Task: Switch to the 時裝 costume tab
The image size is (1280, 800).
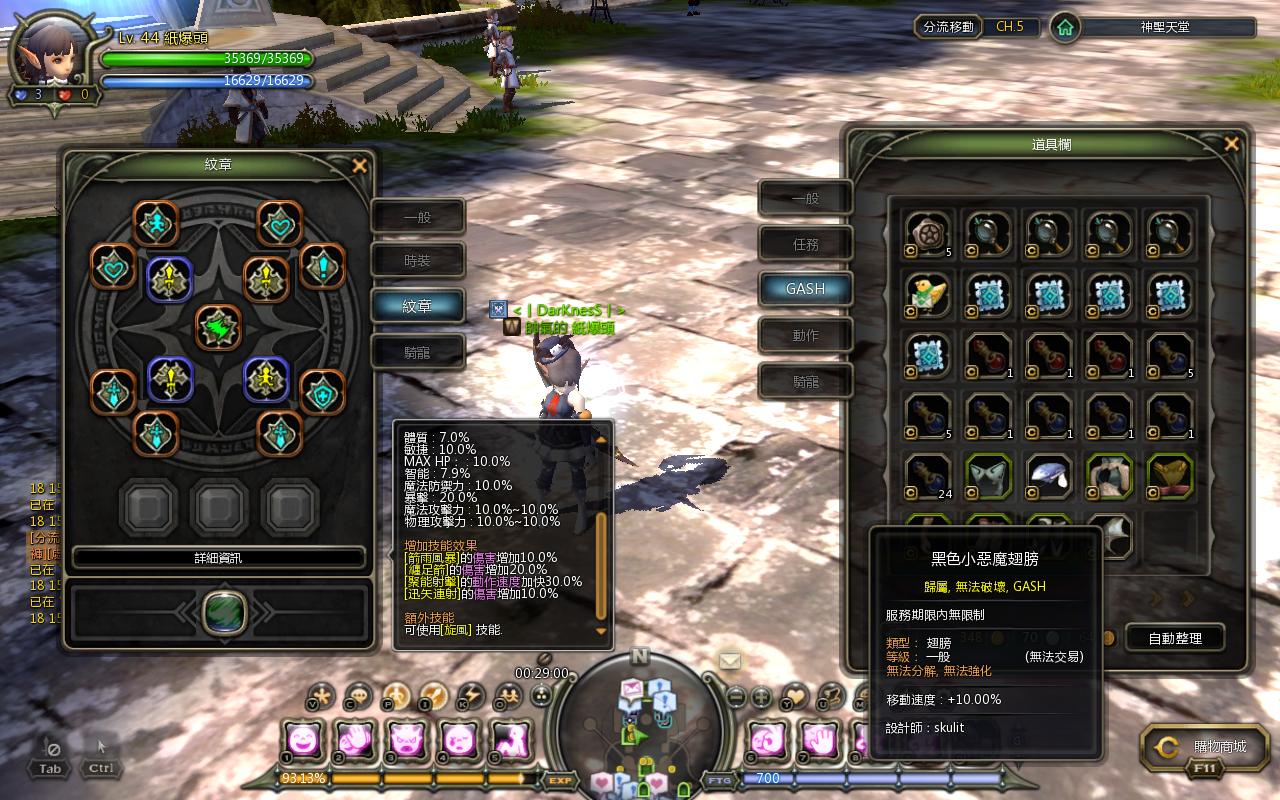Action: [417, 261]
